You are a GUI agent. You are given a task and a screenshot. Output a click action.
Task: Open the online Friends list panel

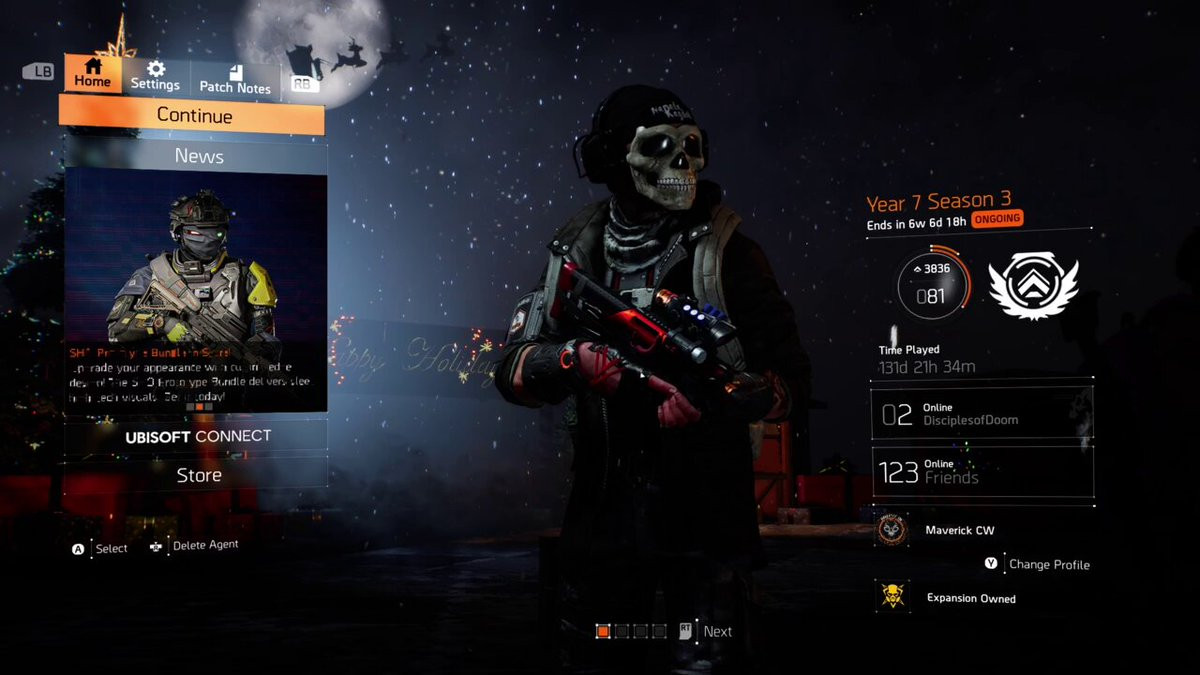[981, 472]
